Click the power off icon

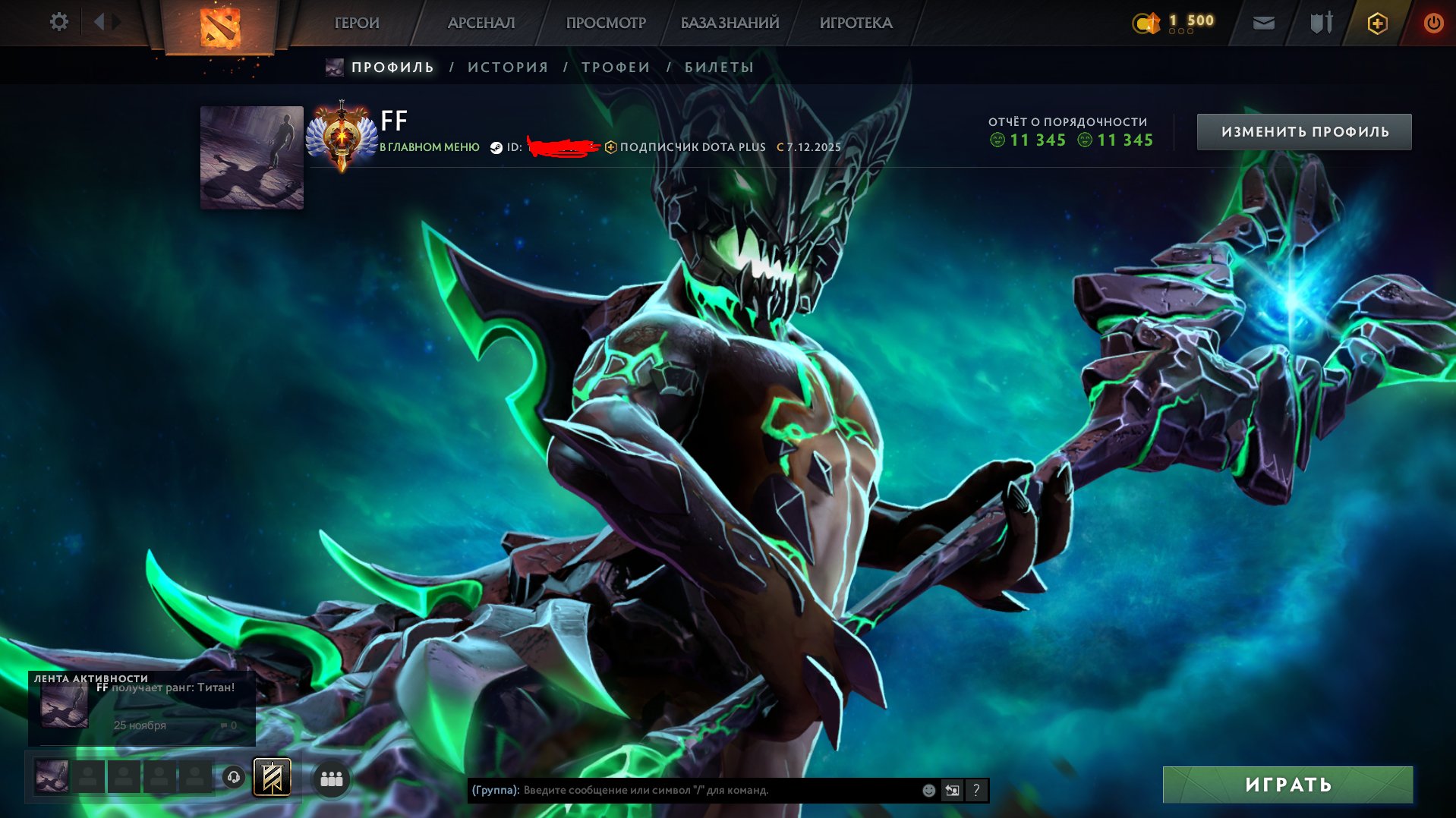pos(1434,22)
